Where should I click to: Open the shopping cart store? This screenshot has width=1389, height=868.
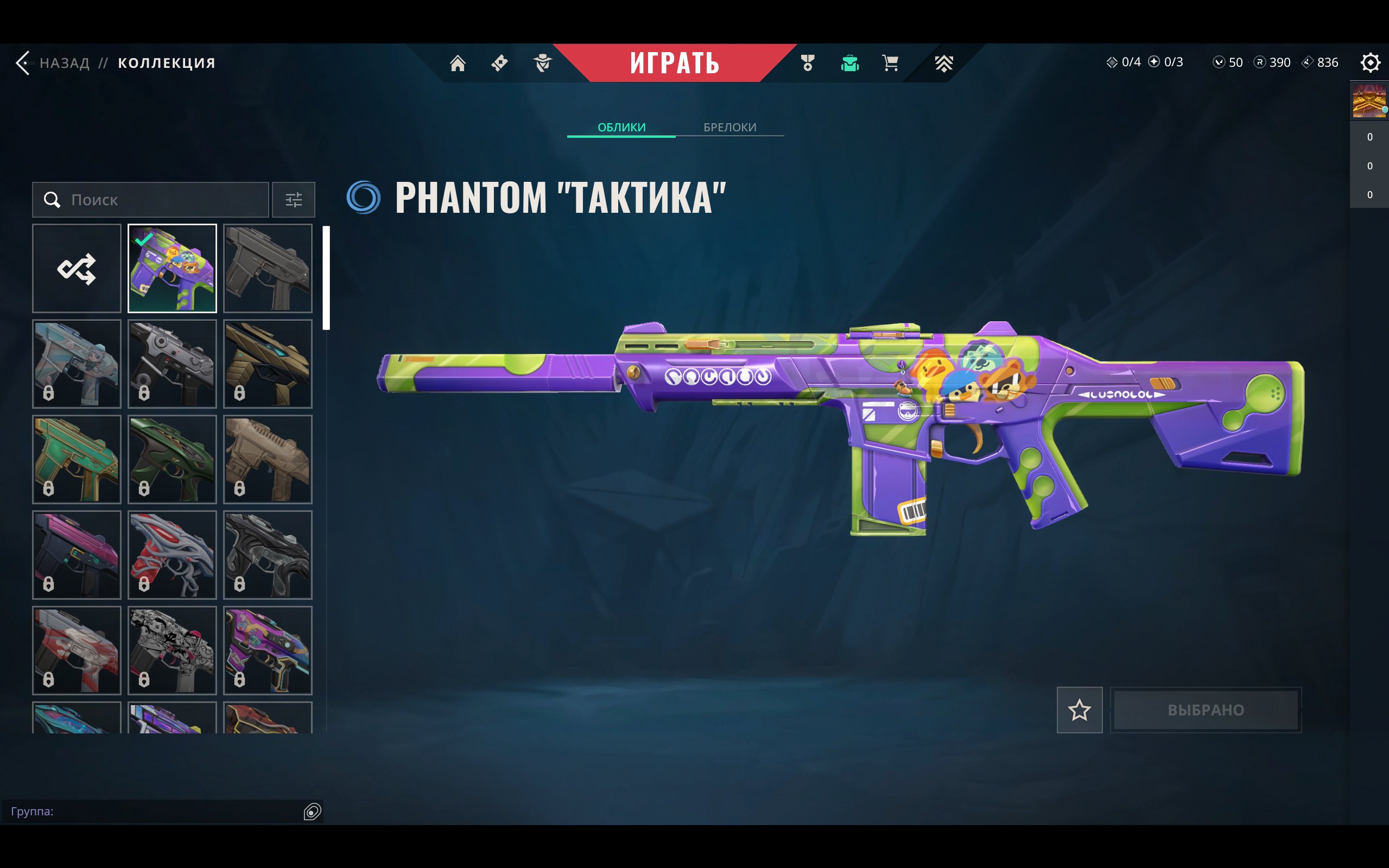890,62
